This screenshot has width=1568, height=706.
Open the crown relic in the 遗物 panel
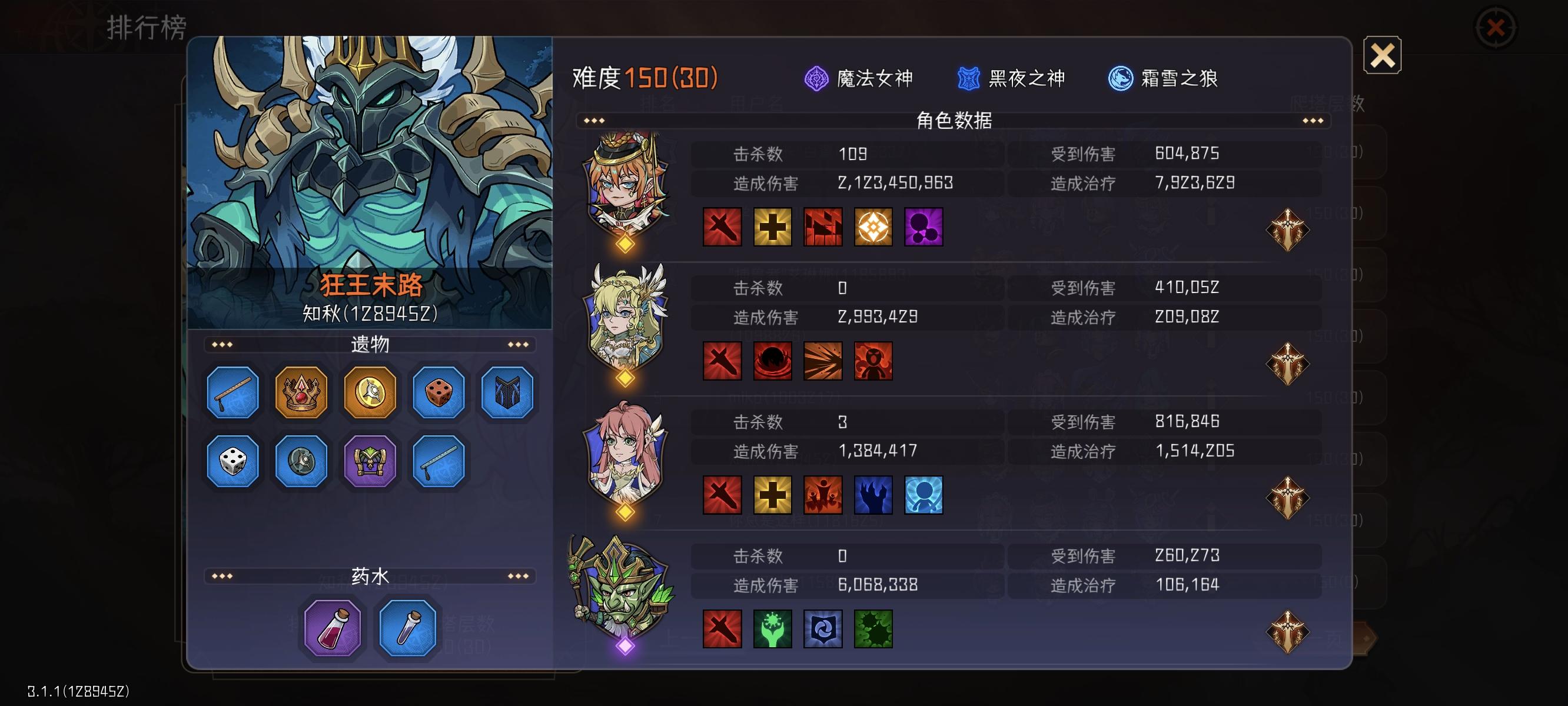click(x=301, y=392)
